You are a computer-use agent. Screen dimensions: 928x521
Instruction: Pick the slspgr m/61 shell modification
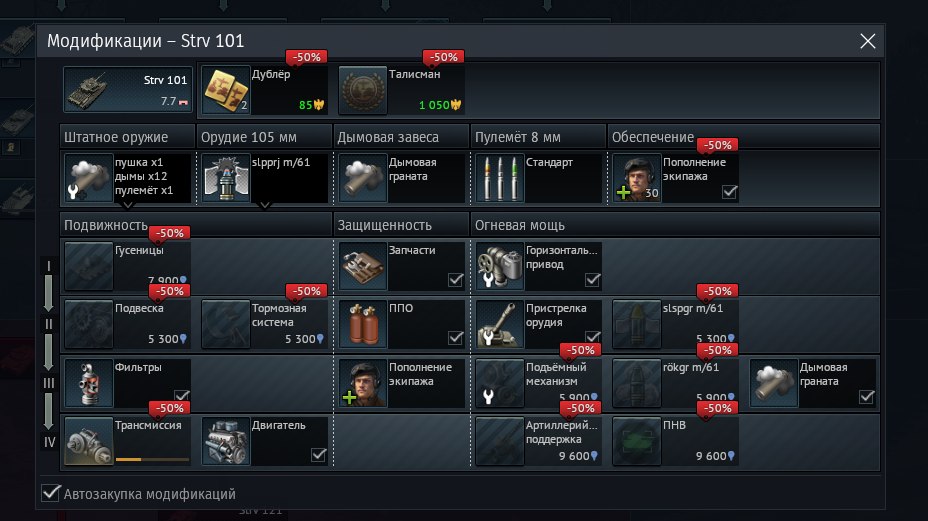click(675, 323)
